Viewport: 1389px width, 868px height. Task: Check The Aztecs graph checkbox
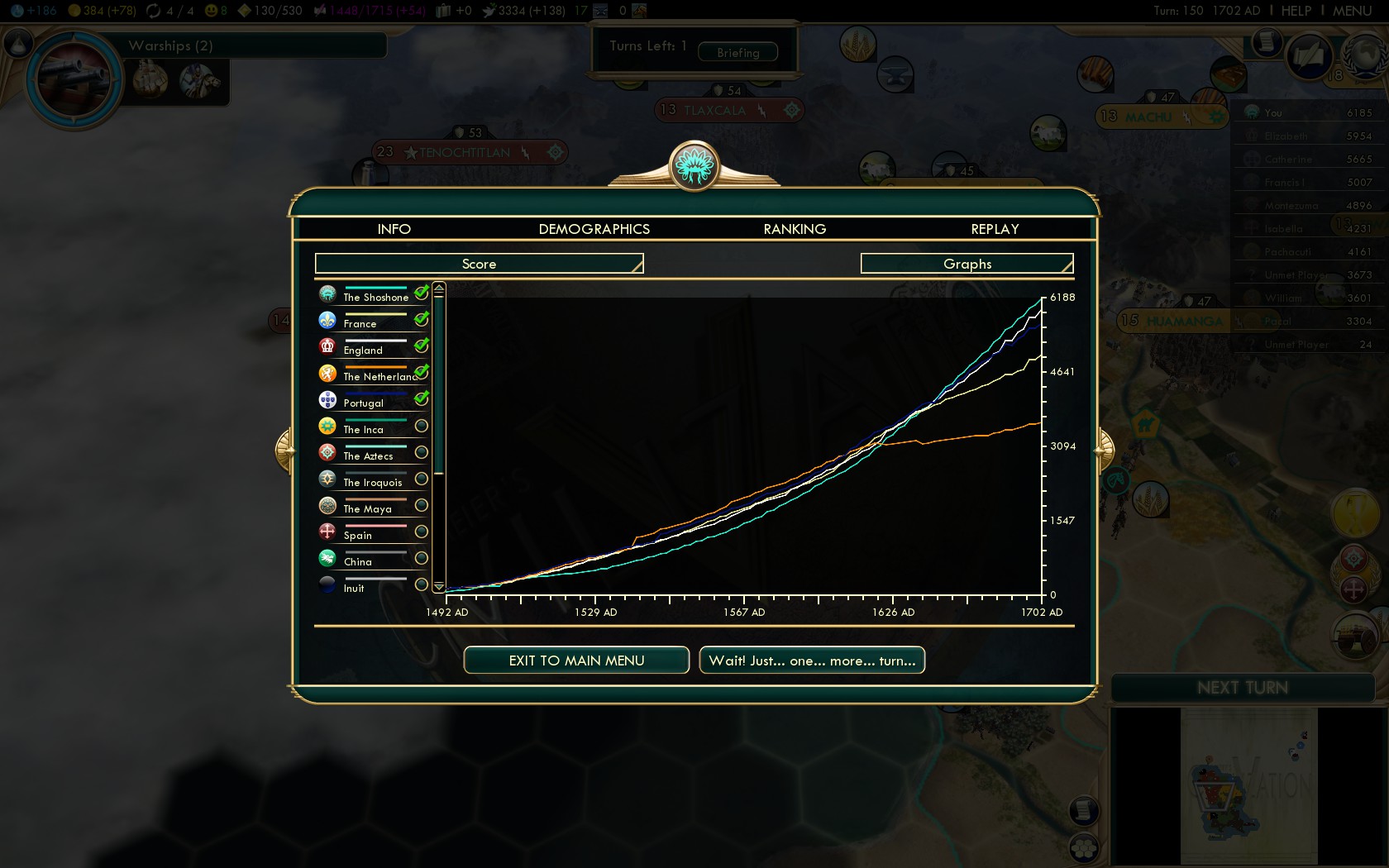(422, 452)
